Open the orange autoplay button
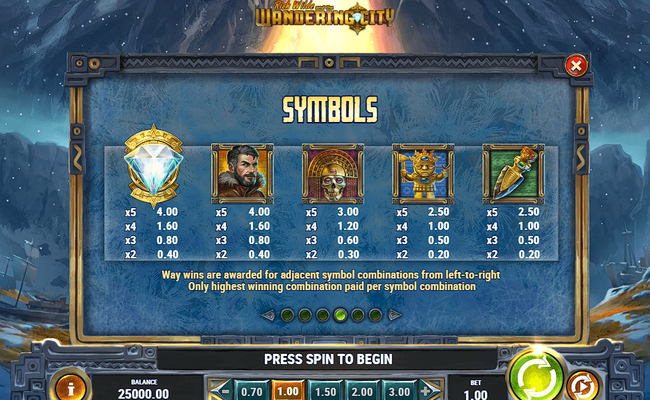 tap(581, 384)
